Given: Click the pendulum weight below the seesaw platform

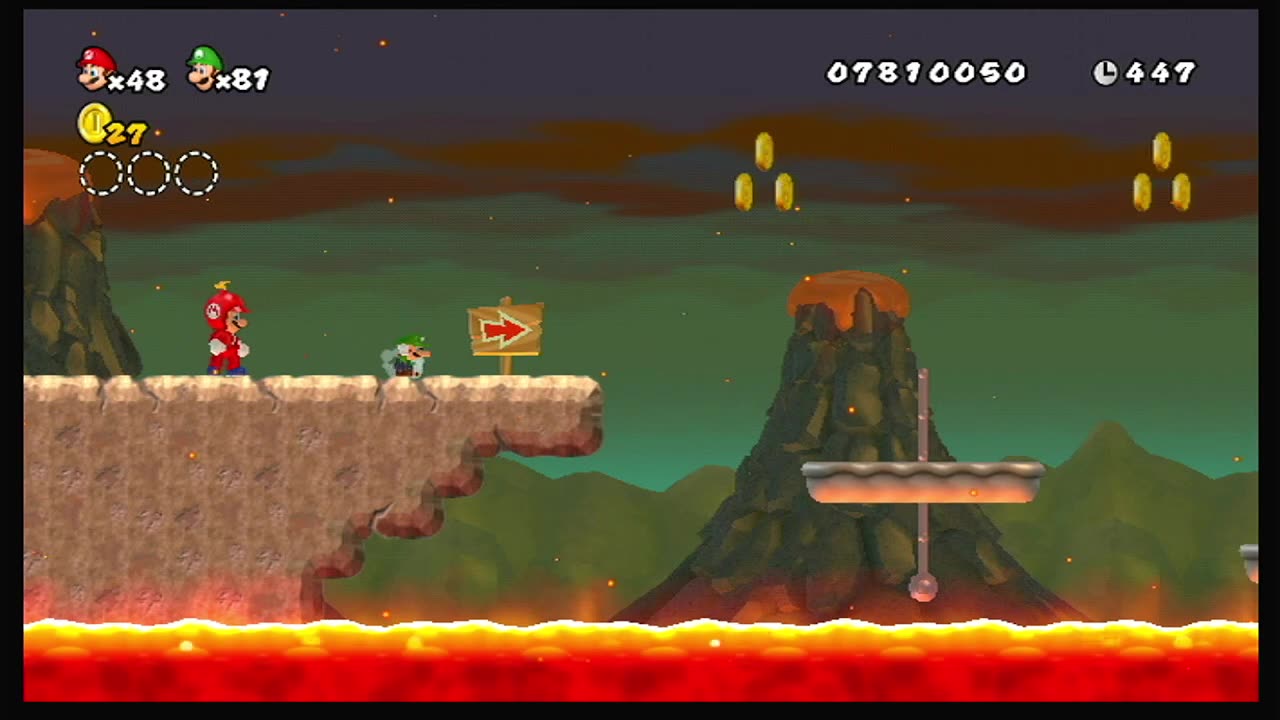Looking at the screenshot, I should pyautogui.click(x=921, y=589).
